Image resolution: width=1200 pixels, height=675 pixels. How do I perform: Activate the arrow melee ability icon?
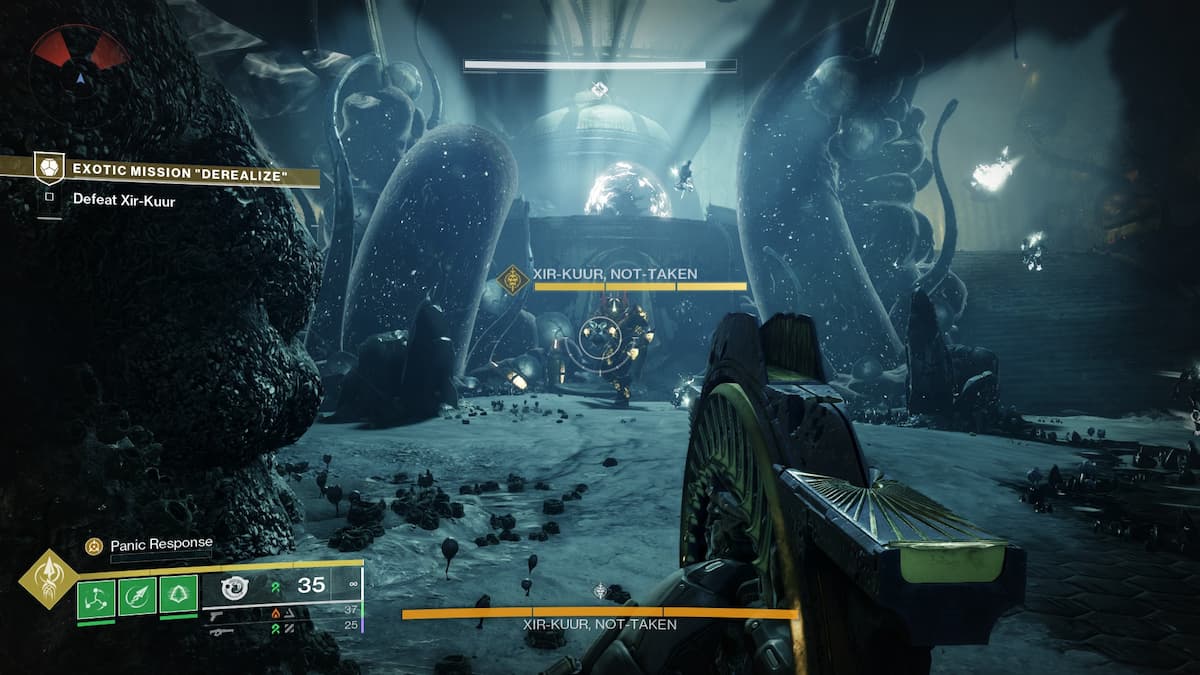pos(137,598)
